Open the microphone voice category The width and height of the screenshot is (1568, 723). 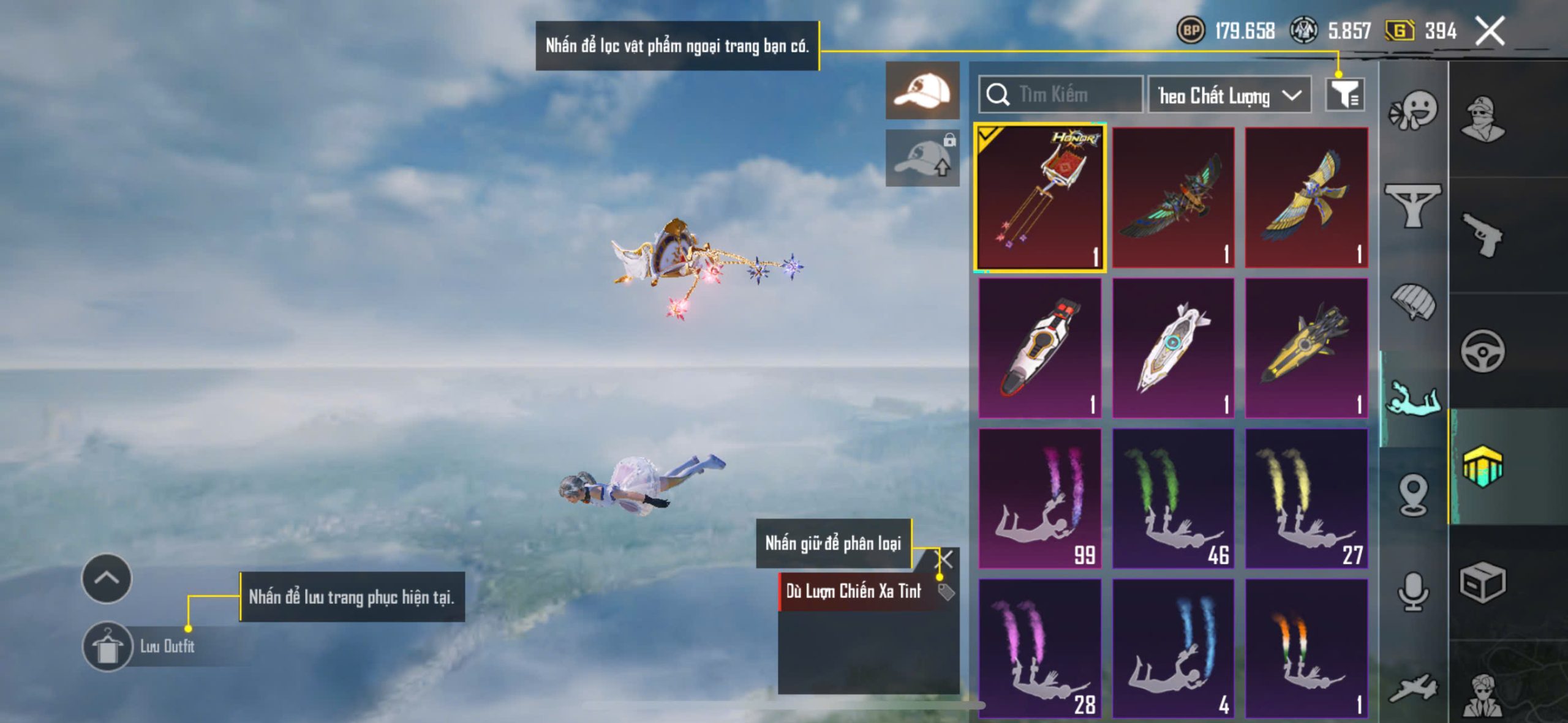tap(1412, 591)
